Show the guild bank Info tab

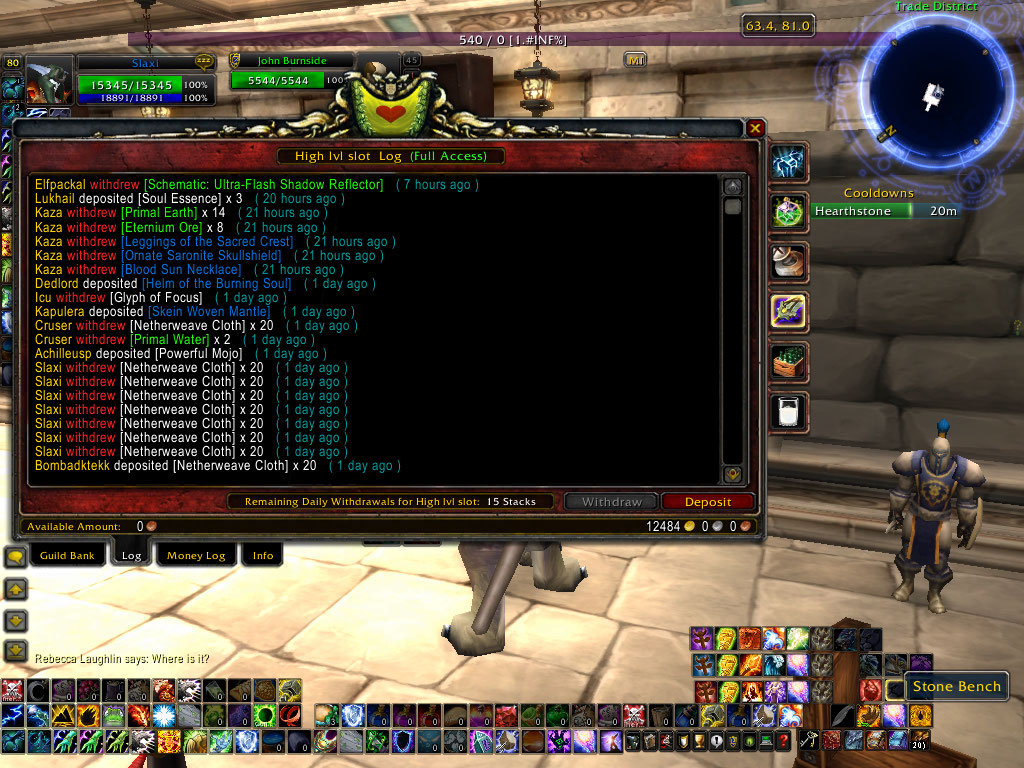pos(263,555)
